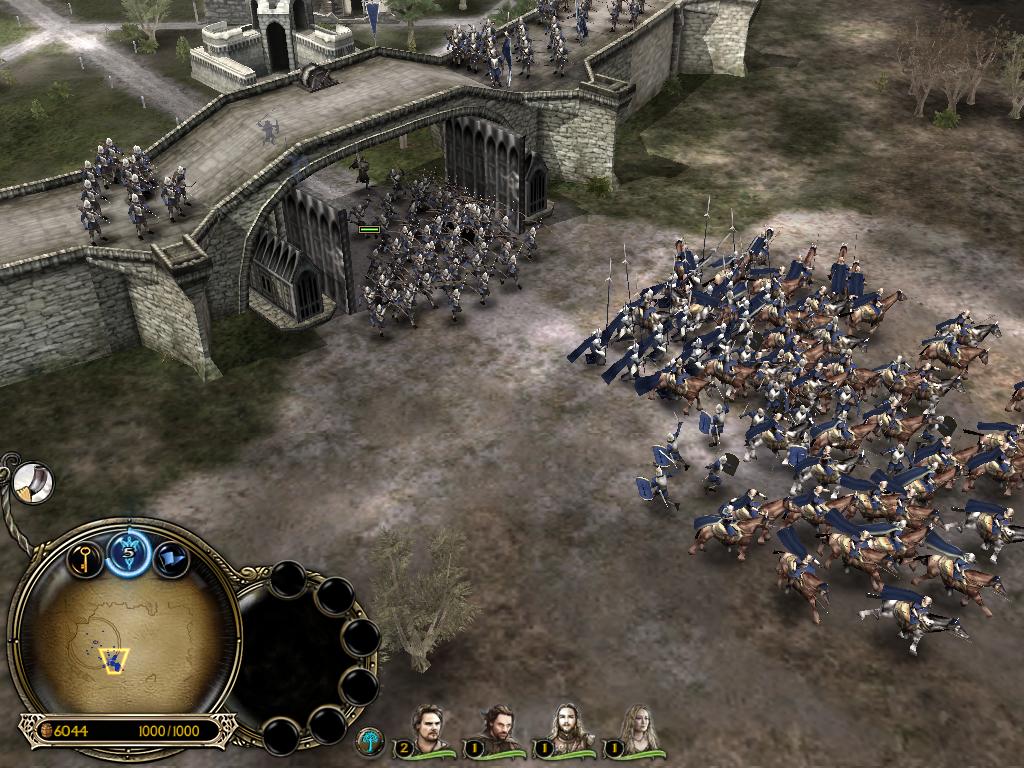
Task: Select the blue flag button on the minimap frame
Action: (x=171, y=559)
